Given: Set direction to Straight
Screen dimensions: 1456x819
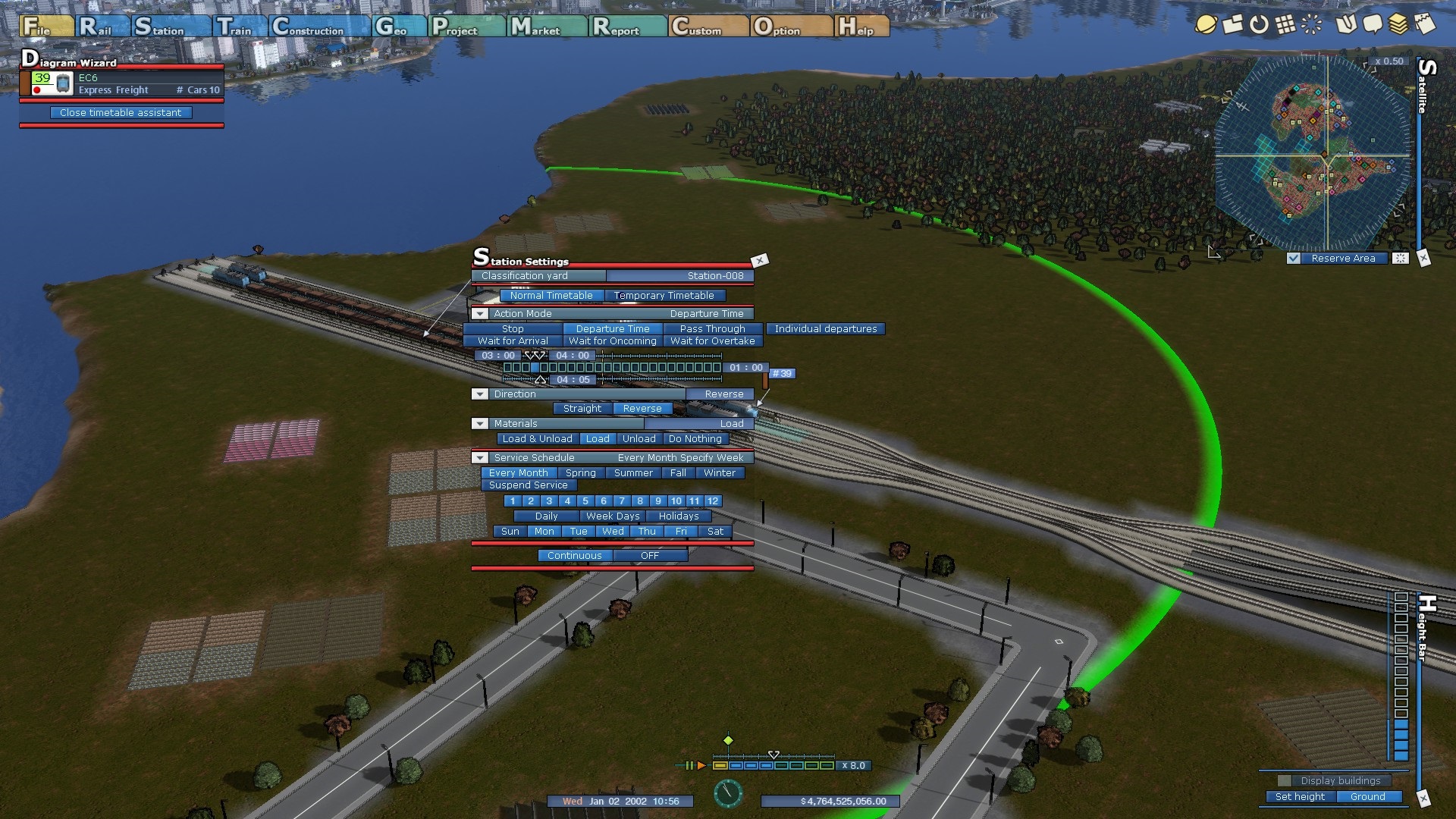Looking at the screenshot, I should click(582, 409).
